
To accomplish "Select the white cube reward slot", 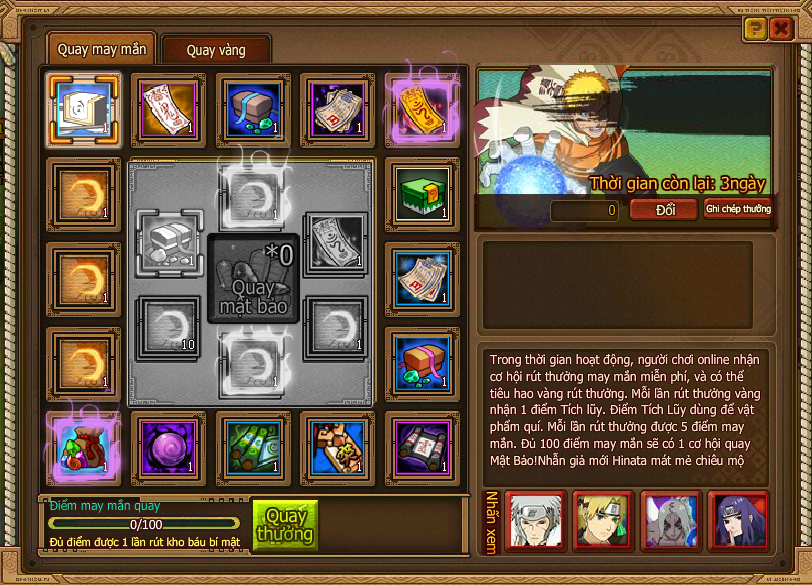I will pyautogui.click(x=84, y=107).
